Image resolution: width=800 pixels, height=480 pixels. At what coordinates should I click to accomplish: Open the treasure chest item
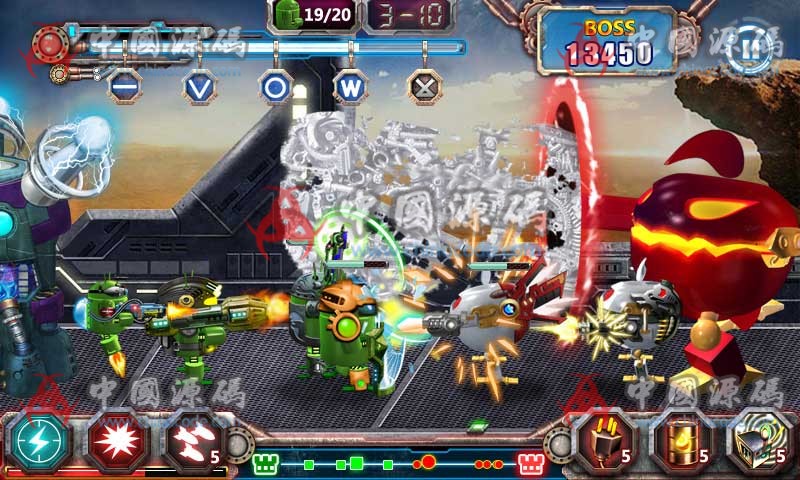point(758,441)
